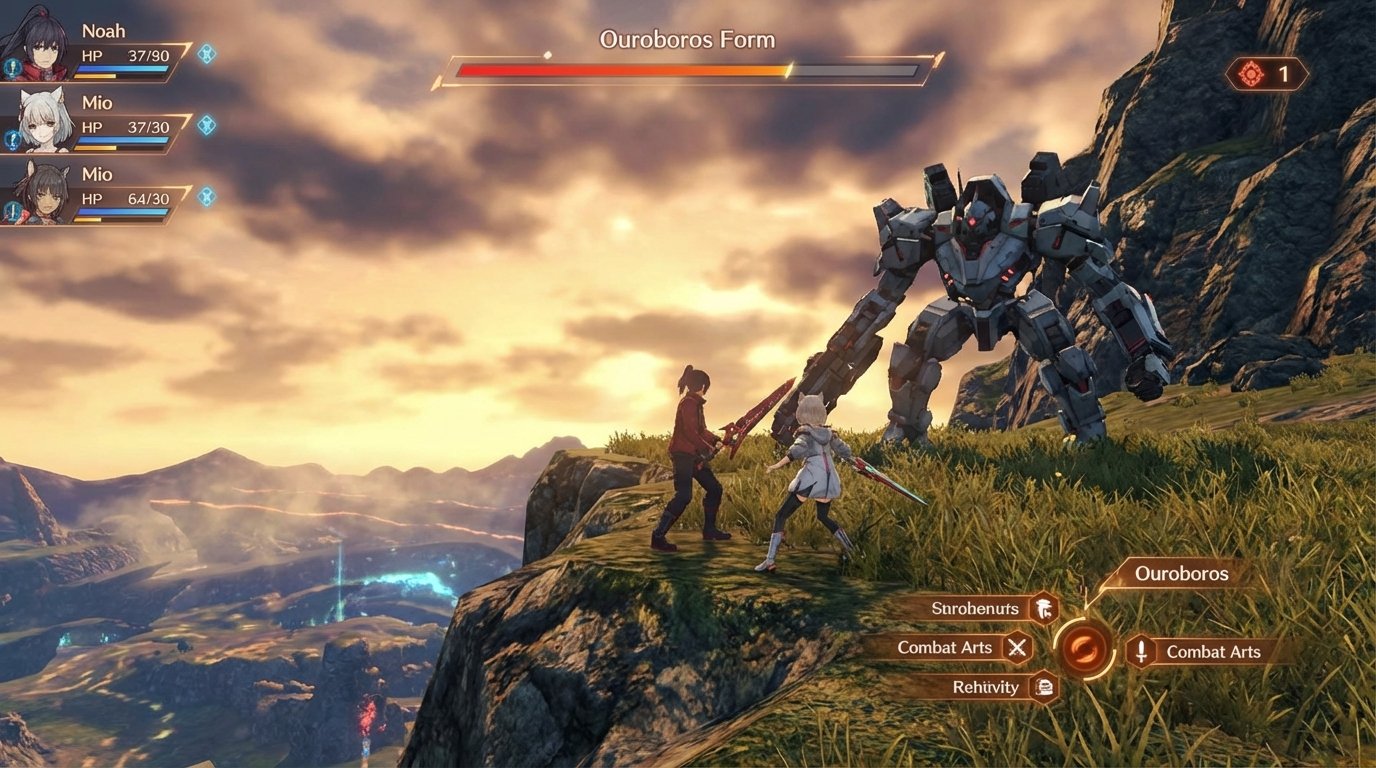This screenshot has width=1376, height=768.
Task: Select Rehtivity from the command menu
Action: coord(985,687)
